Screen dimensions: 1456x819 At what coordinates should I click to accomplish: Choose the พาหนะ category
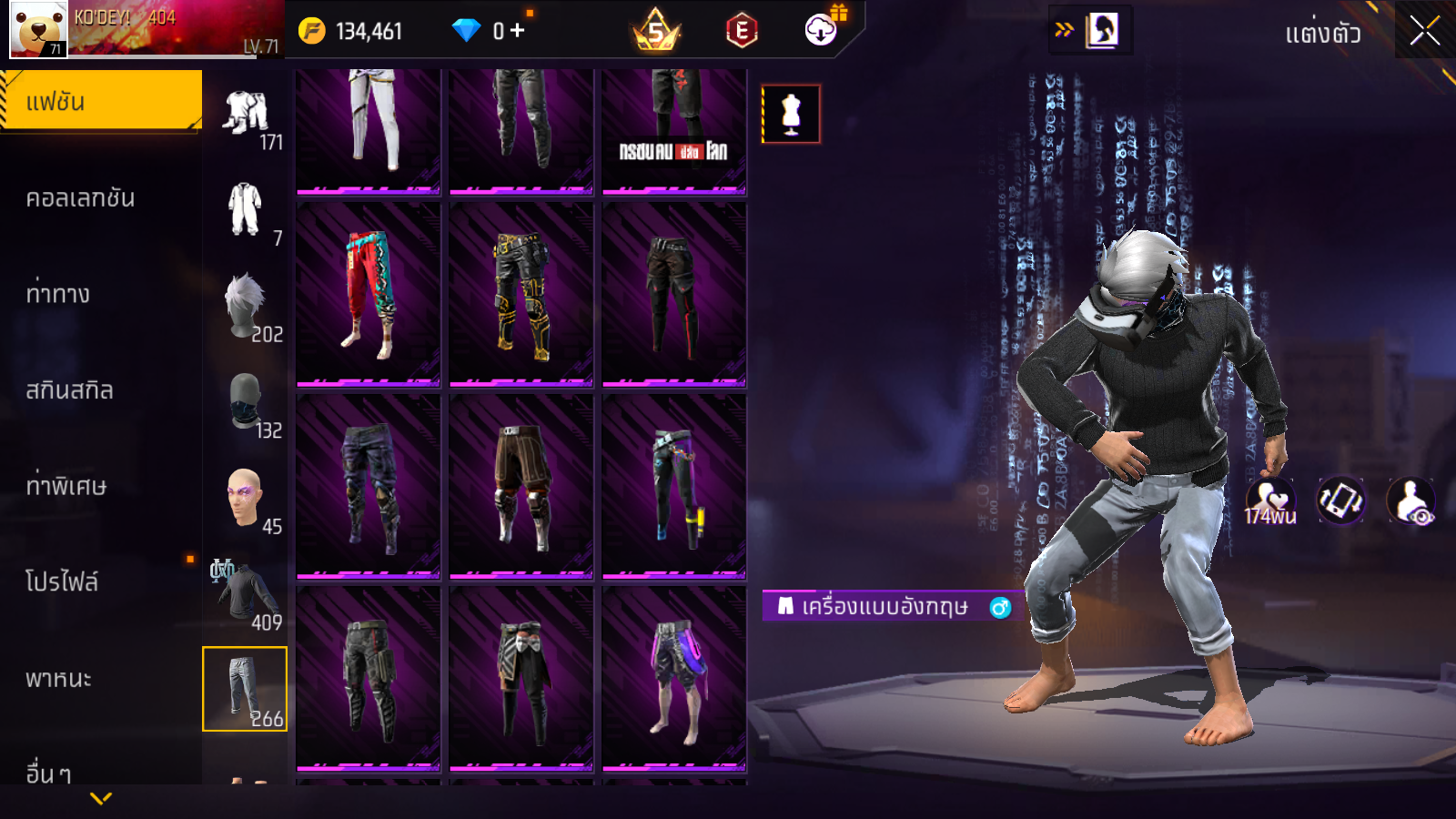58,679
